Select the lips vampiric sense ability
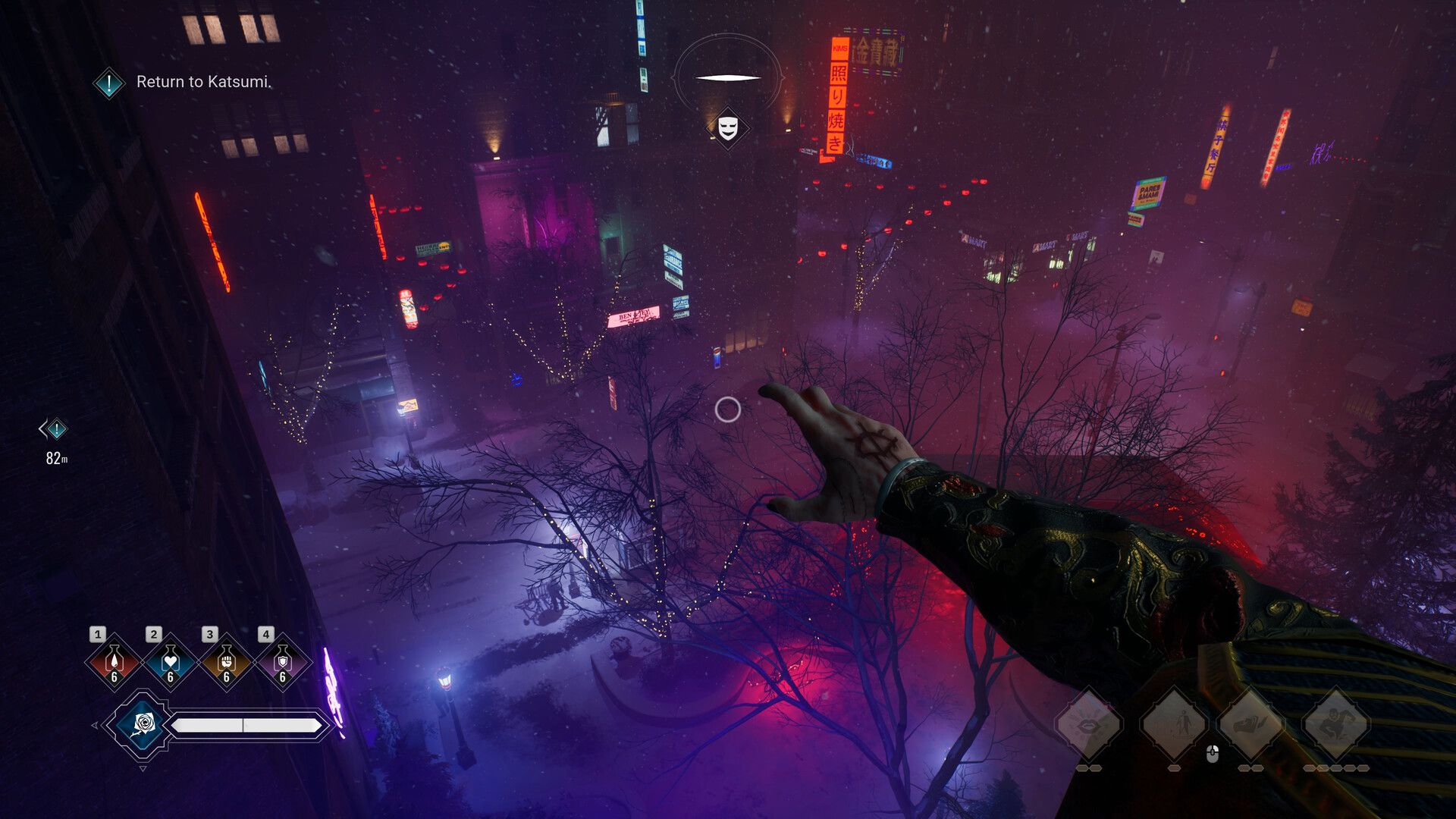The width and height of the screenshot is (1456, 819). (x=1087, y=724)
